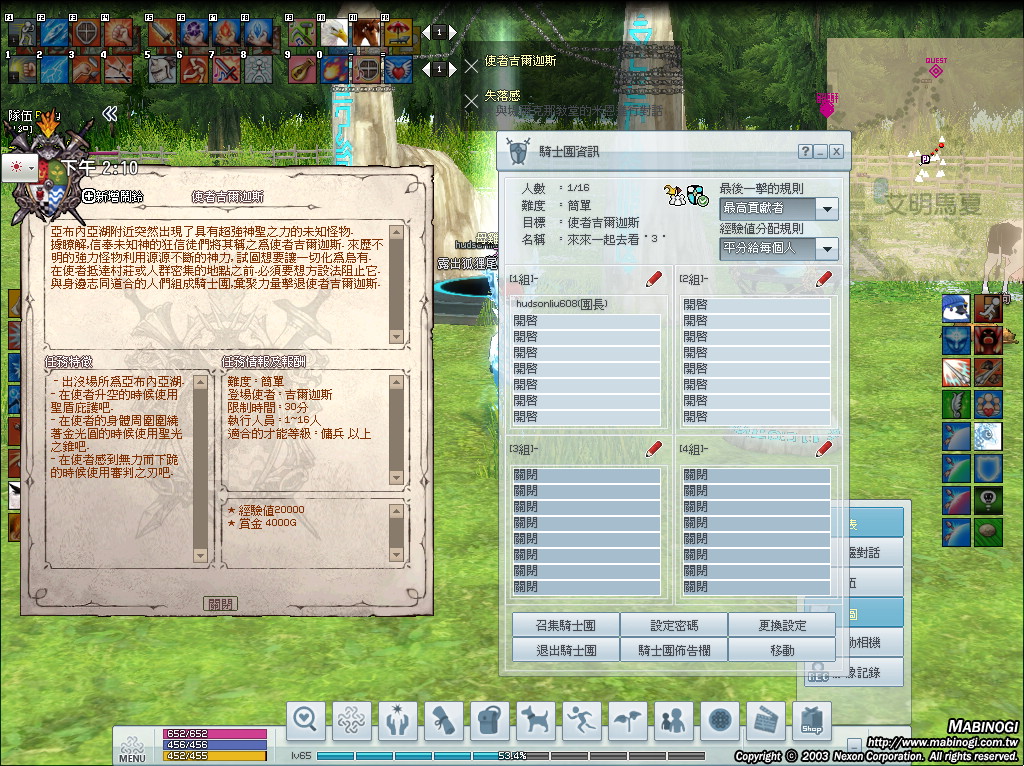This screenshot has height=766, width=1024.
Task: Open the 騎士團佈告欄 board
Action: pyautogui.click(x=674, y=649)
